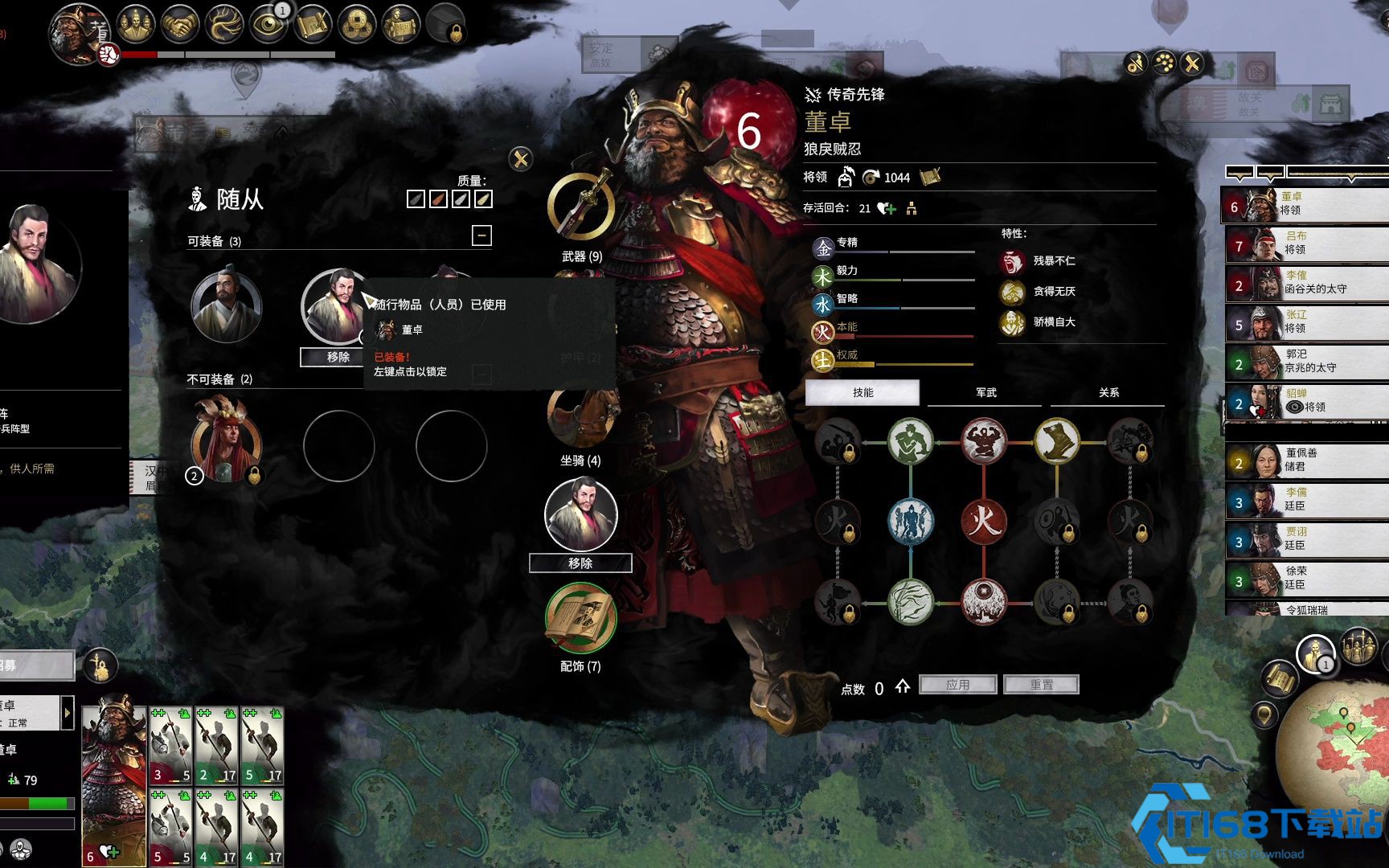Collapse the 可装备 section with the minus button
Screen dimensions: 1389x868
481,235
